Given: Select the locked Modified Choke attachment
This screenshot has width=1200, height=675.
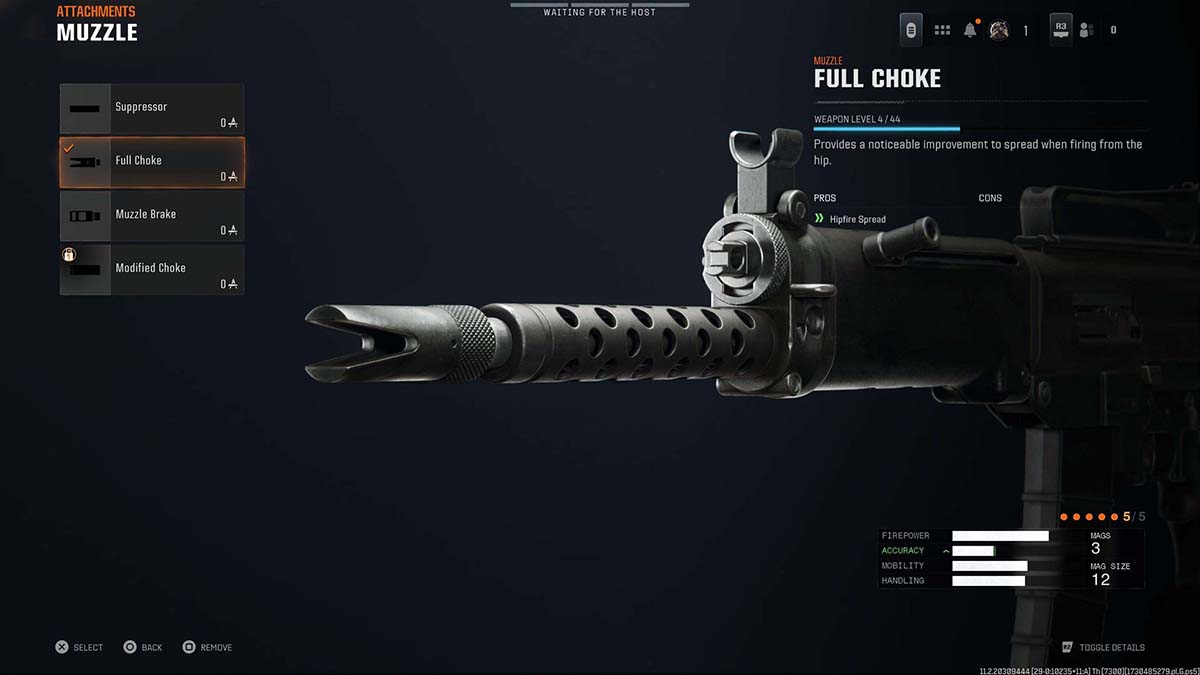Looking at the screenshot, I should 152,270.
